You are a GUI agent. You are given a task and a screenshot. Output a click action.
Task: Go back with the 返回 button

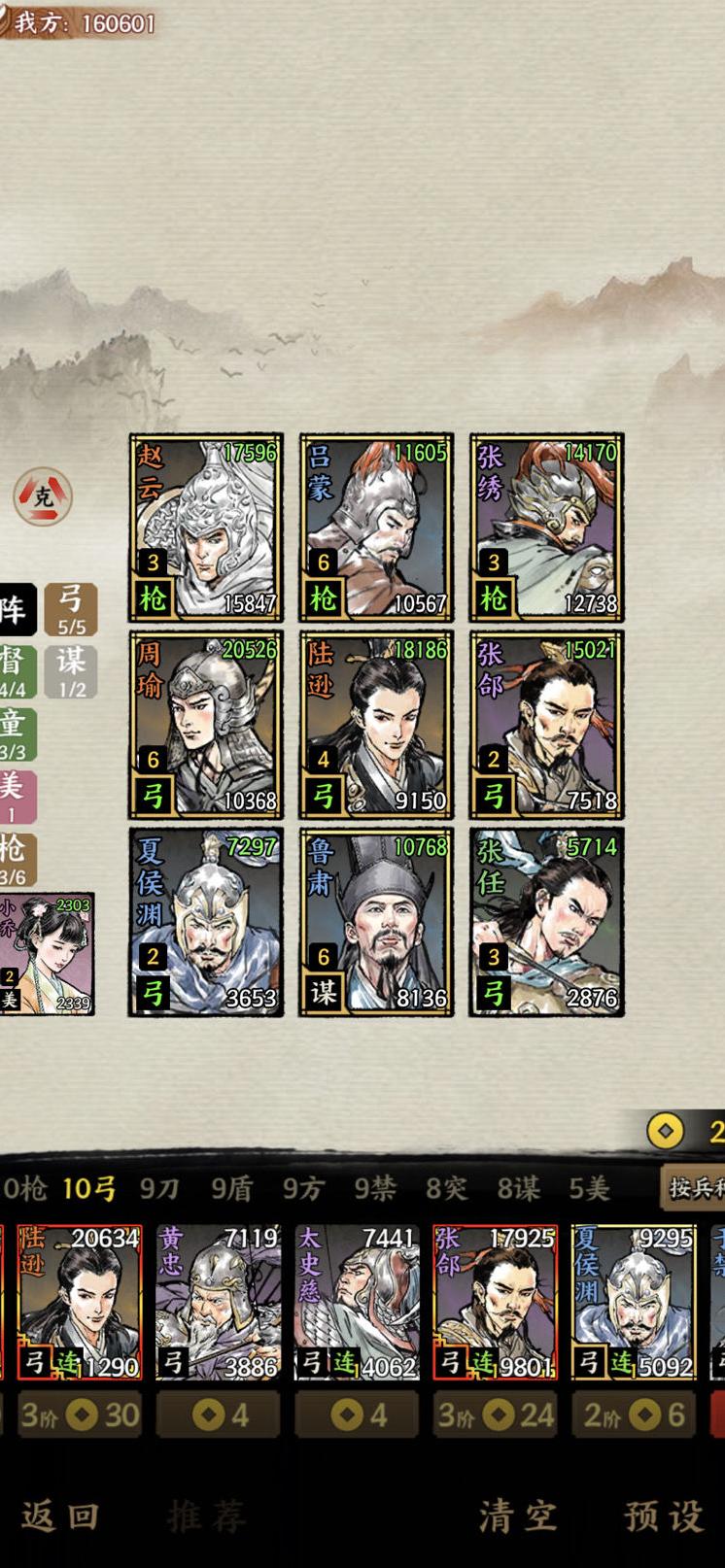[60, 1515]
